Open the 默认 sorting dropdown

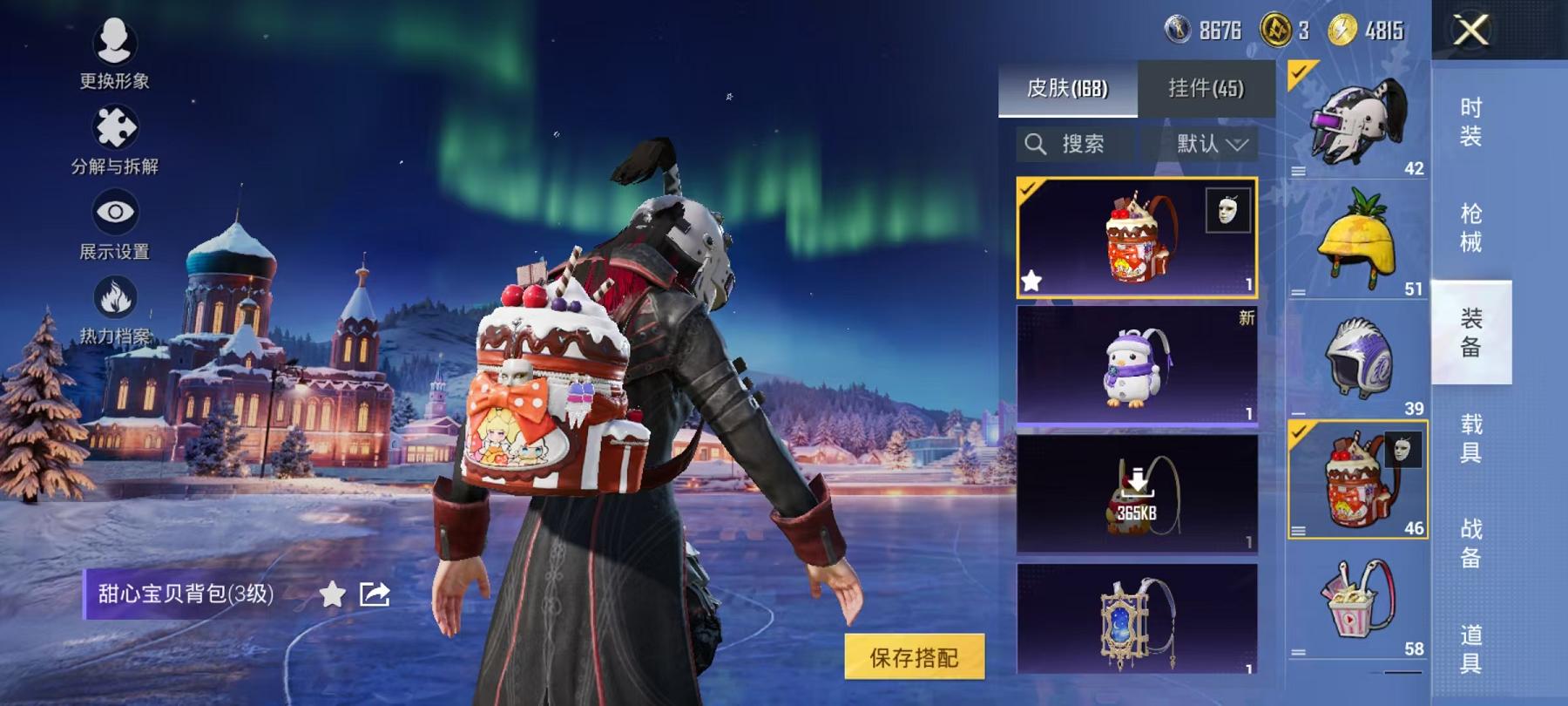(1206, 145)
